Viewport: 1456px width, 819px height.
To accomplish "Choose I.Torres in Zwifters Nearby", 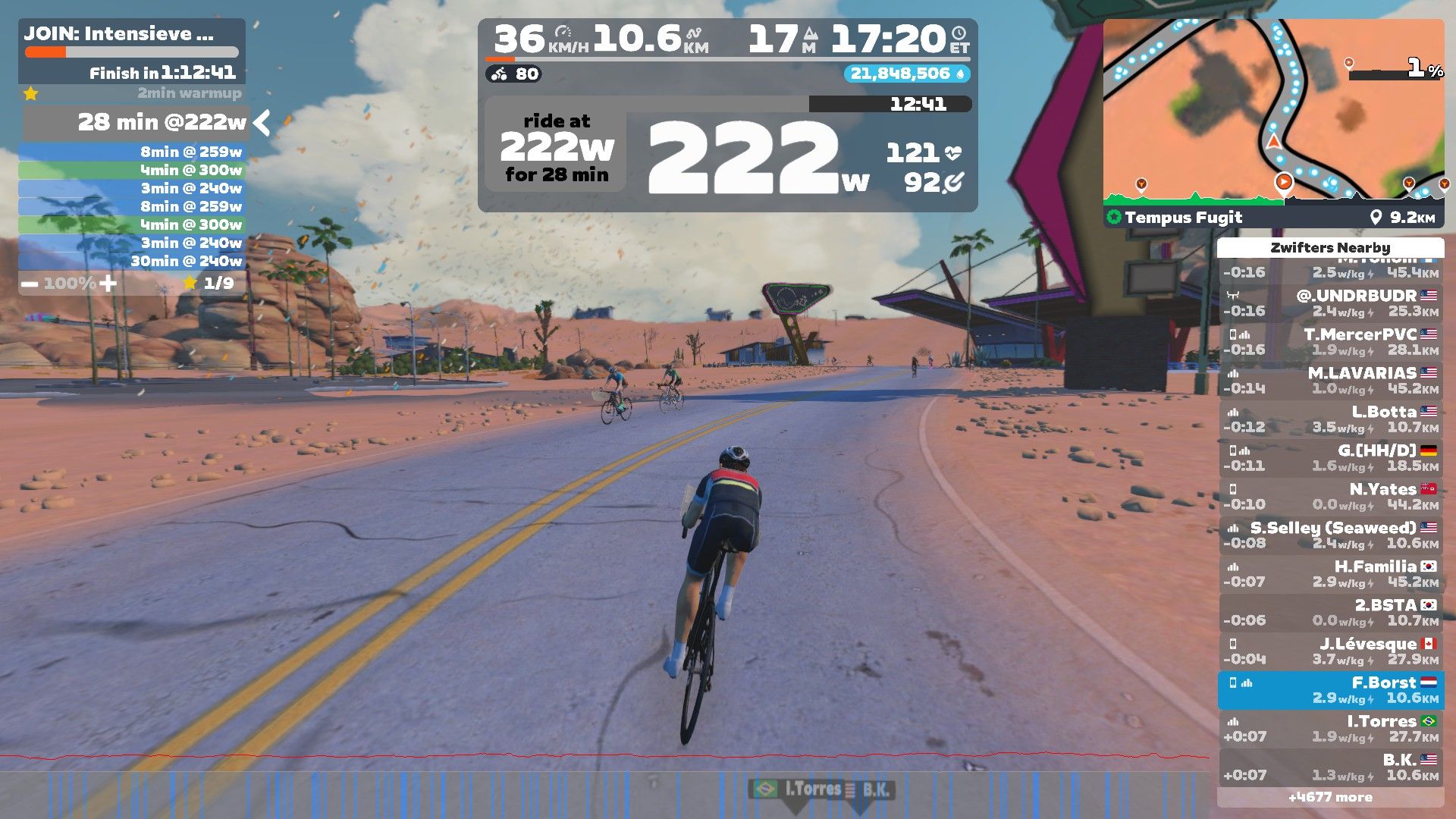I will coord(1331,728).
